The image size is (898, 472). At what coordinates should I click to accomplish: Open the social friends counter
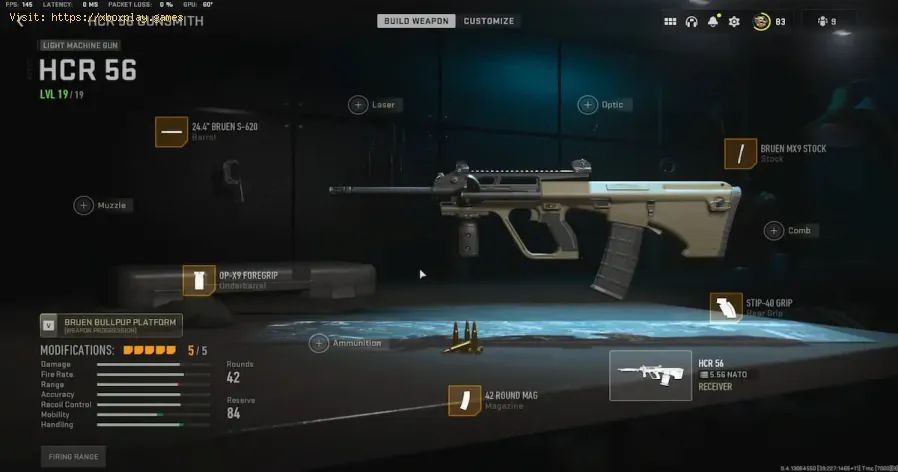click(827, 21)
